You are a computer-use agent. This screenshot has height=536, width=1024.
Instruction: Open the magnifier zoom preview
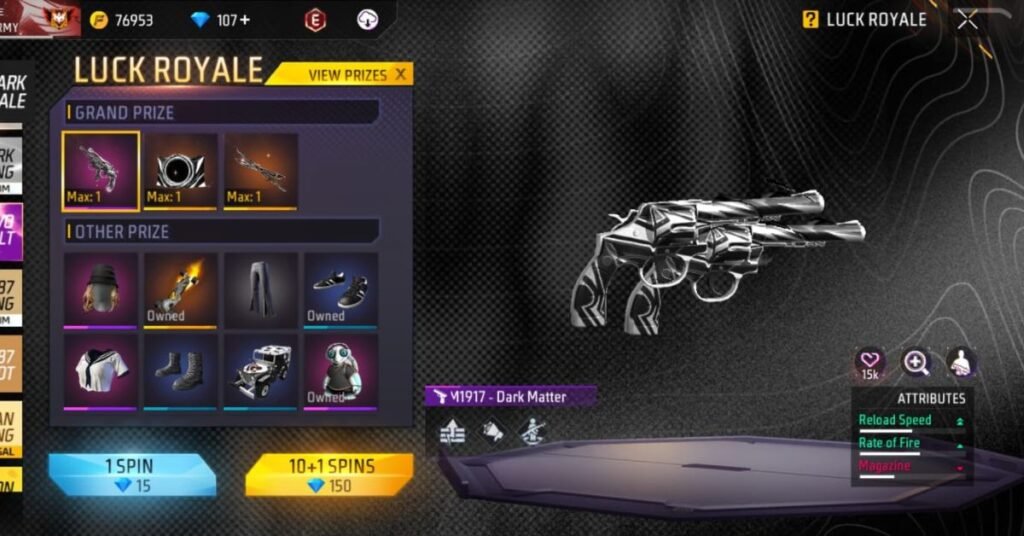click(916, 362)
